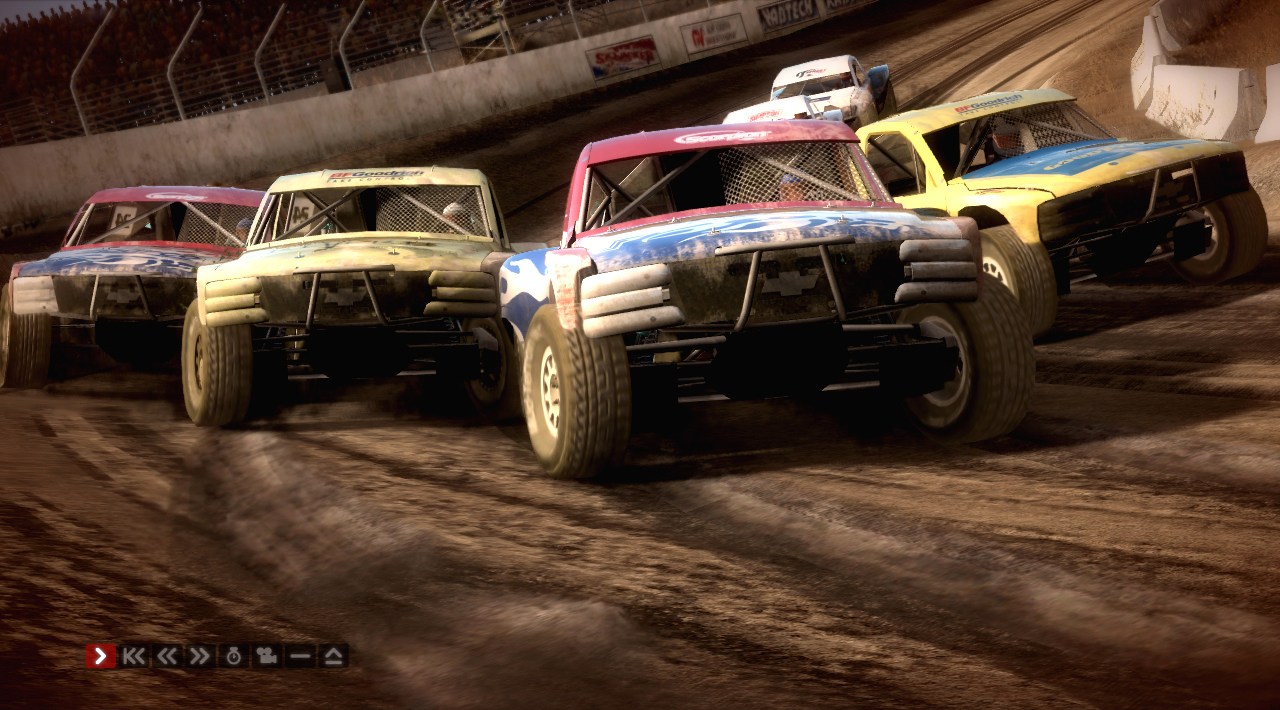Restart the replay from the beginning
The height and width of the screenshot is (710, 1280).
click(x=134, y=656)
